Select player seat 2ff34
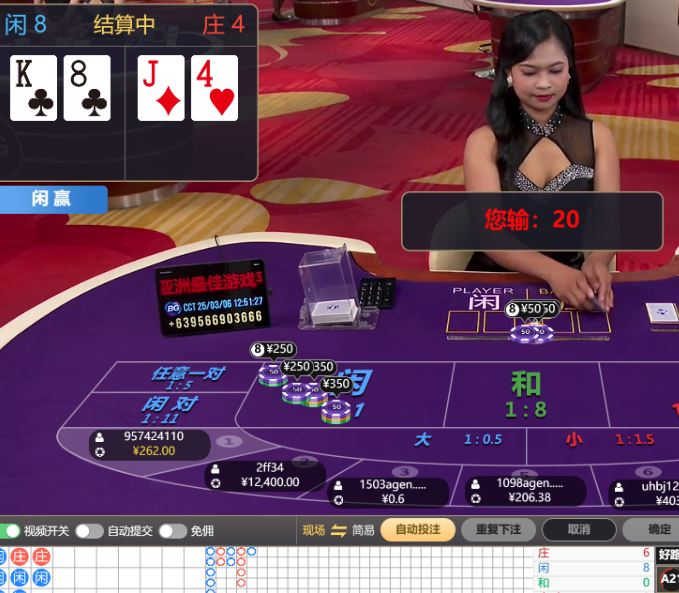Viewport: 679px width, 593px height. (x=265, y=474)
